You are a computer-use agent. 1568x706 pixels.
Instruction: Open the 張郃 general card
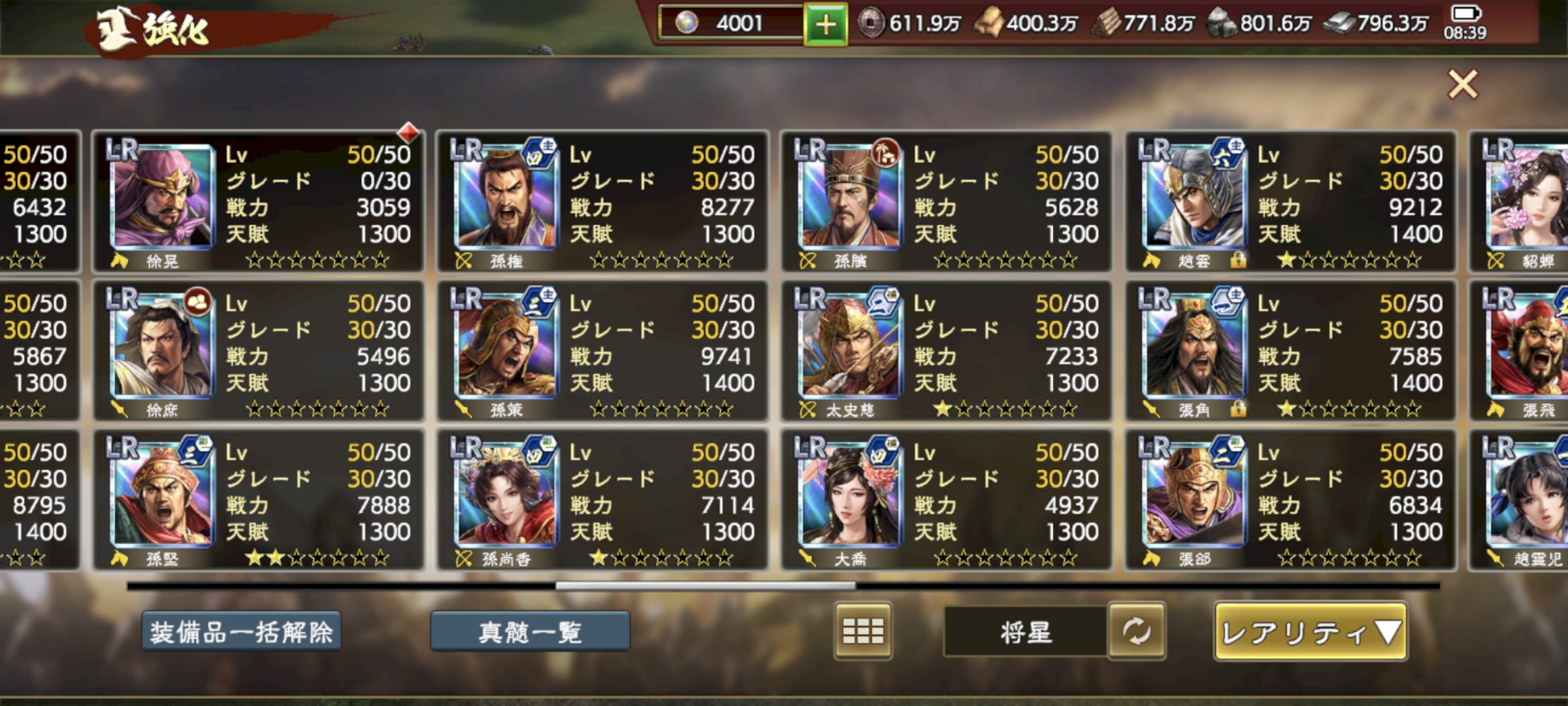pyautogui.click(x=1290, y=499)
